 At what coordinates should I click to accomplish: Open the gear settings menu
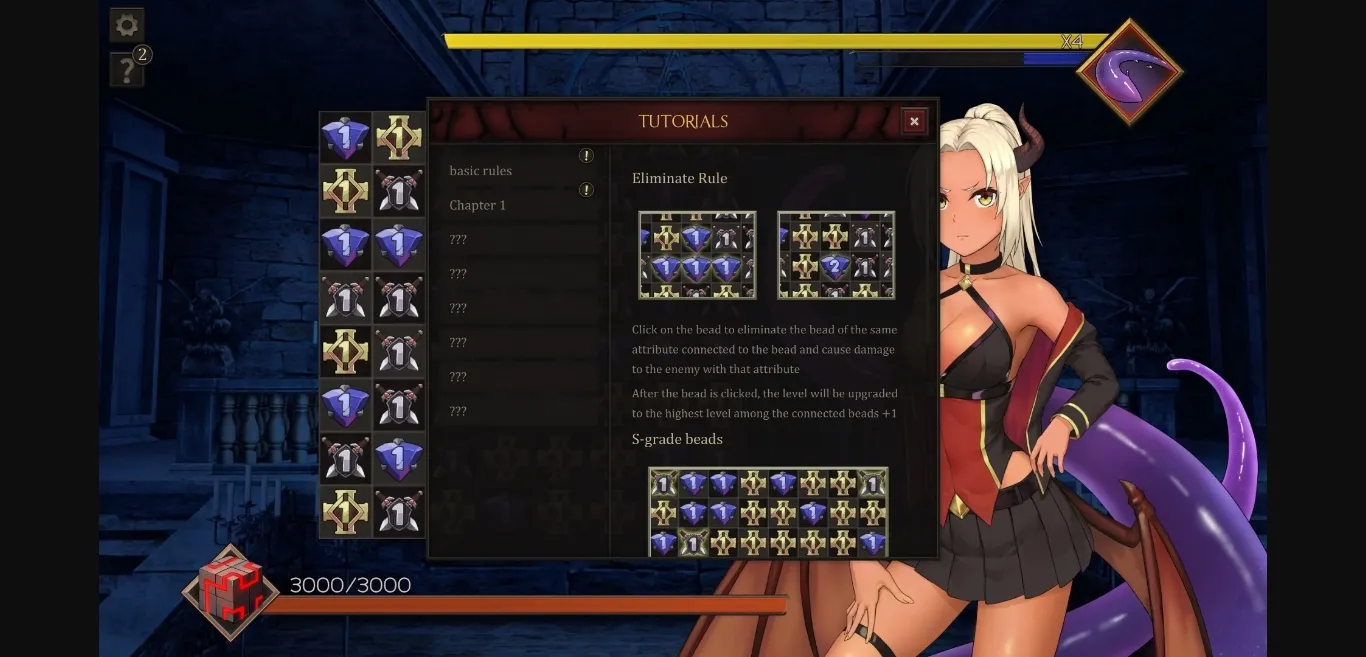coord(127,25)
